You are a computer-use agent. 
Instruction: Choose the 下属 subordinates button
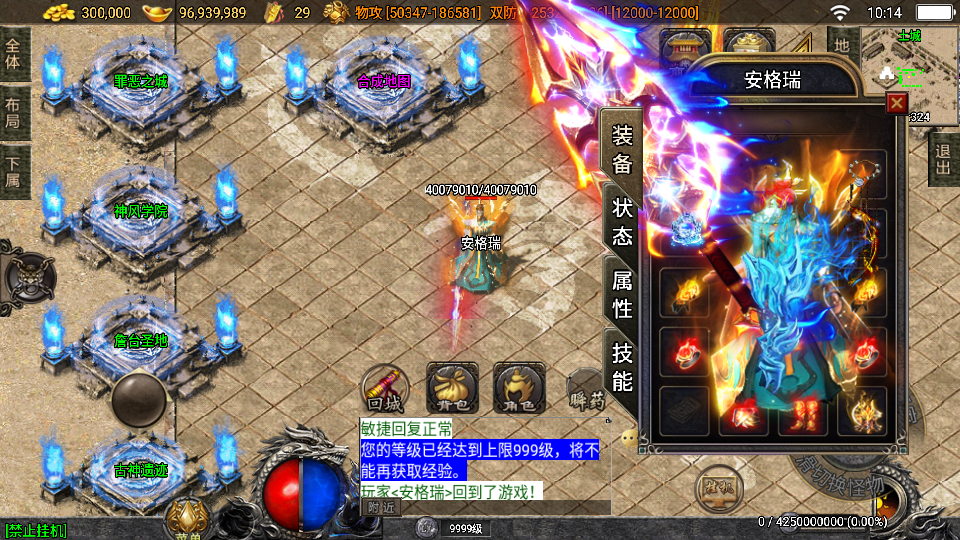coord(13,171)
